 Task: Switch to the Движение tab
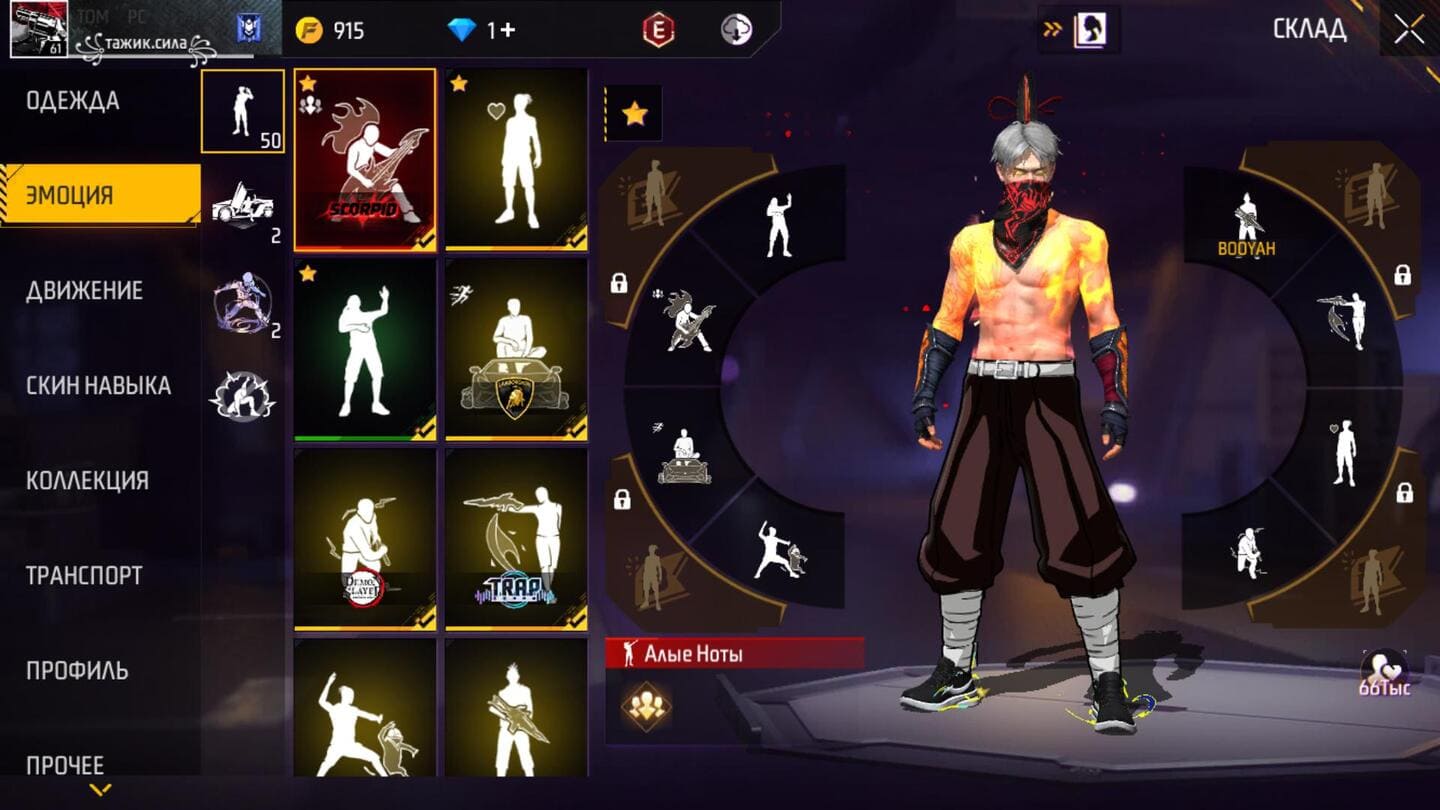click(x=85, y=291)
